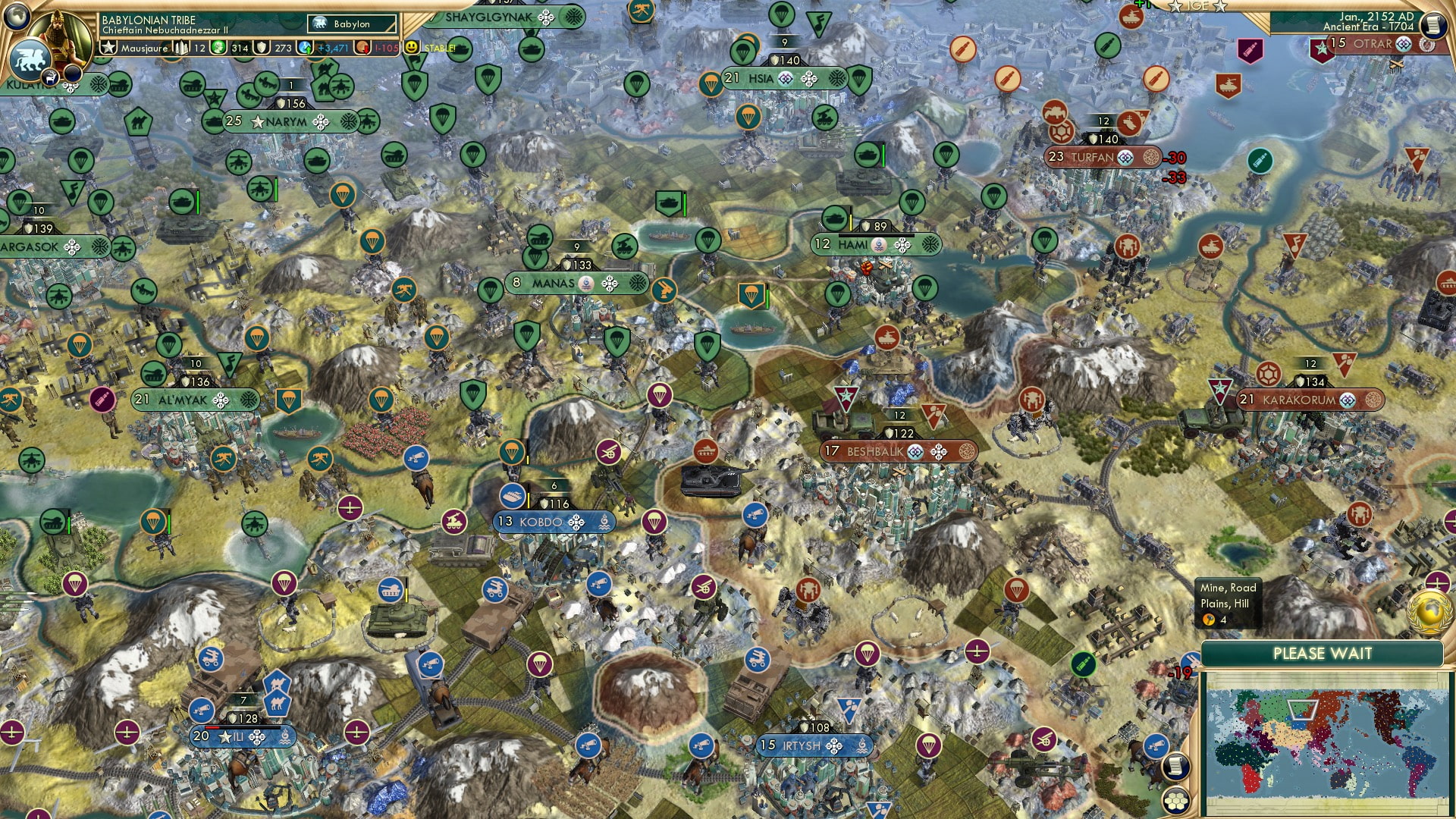1456x819 pixels.
Task: Click the faith shield icon showing 273
Action: (261, 47)
